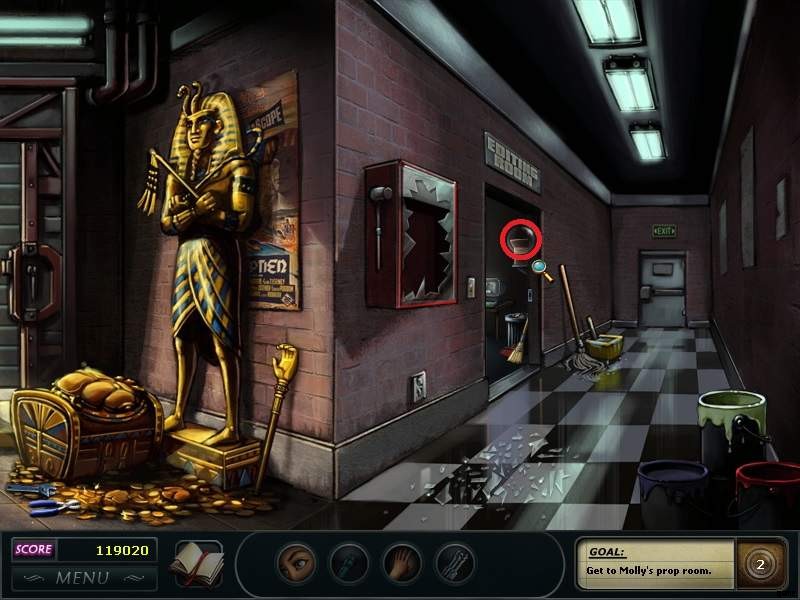
Task: Select the eye look tool
Action: (296, 564)
